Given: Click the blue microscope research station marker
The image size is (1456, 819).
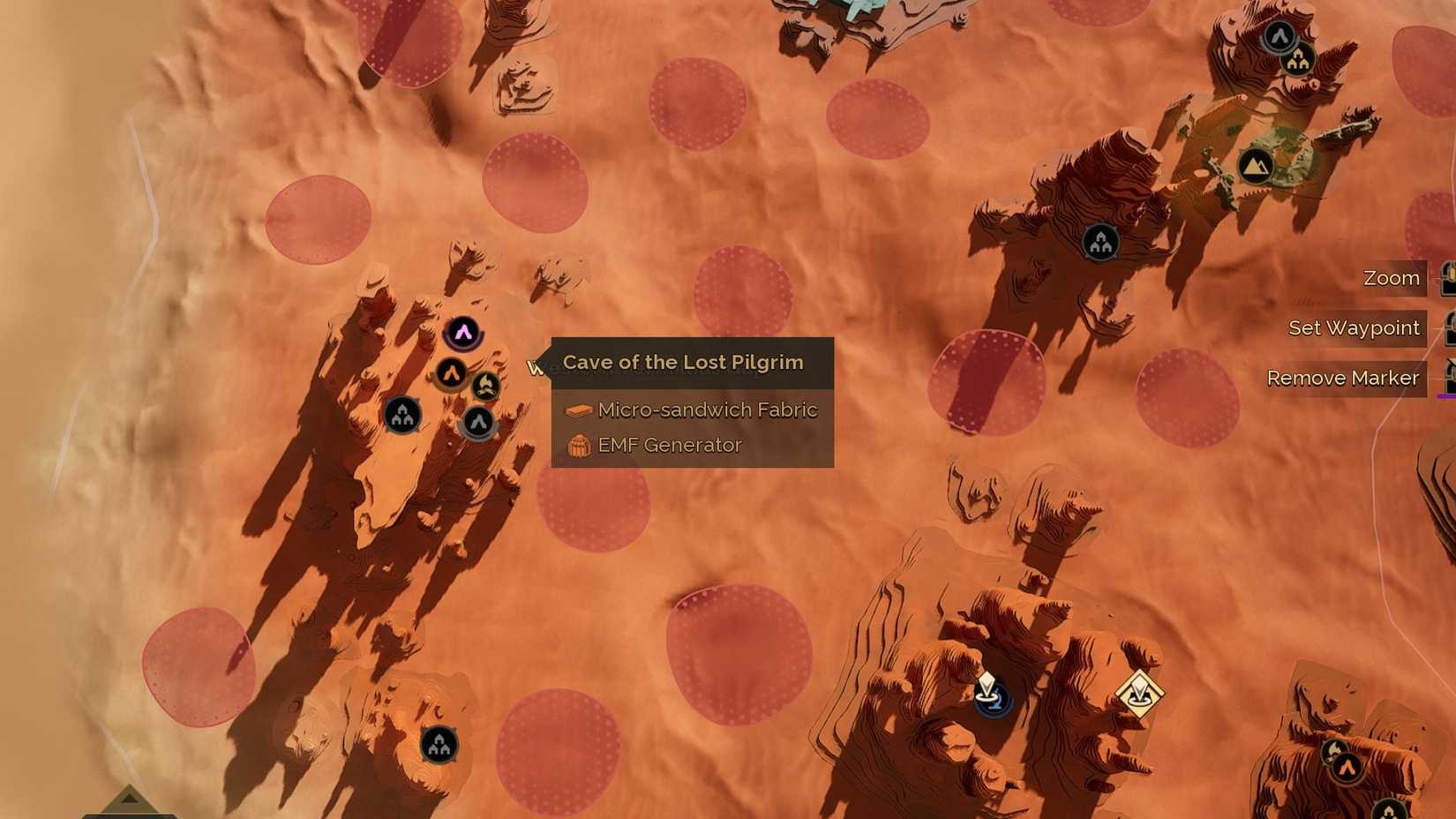Looking at the screenshot, I should click(993, 700).
